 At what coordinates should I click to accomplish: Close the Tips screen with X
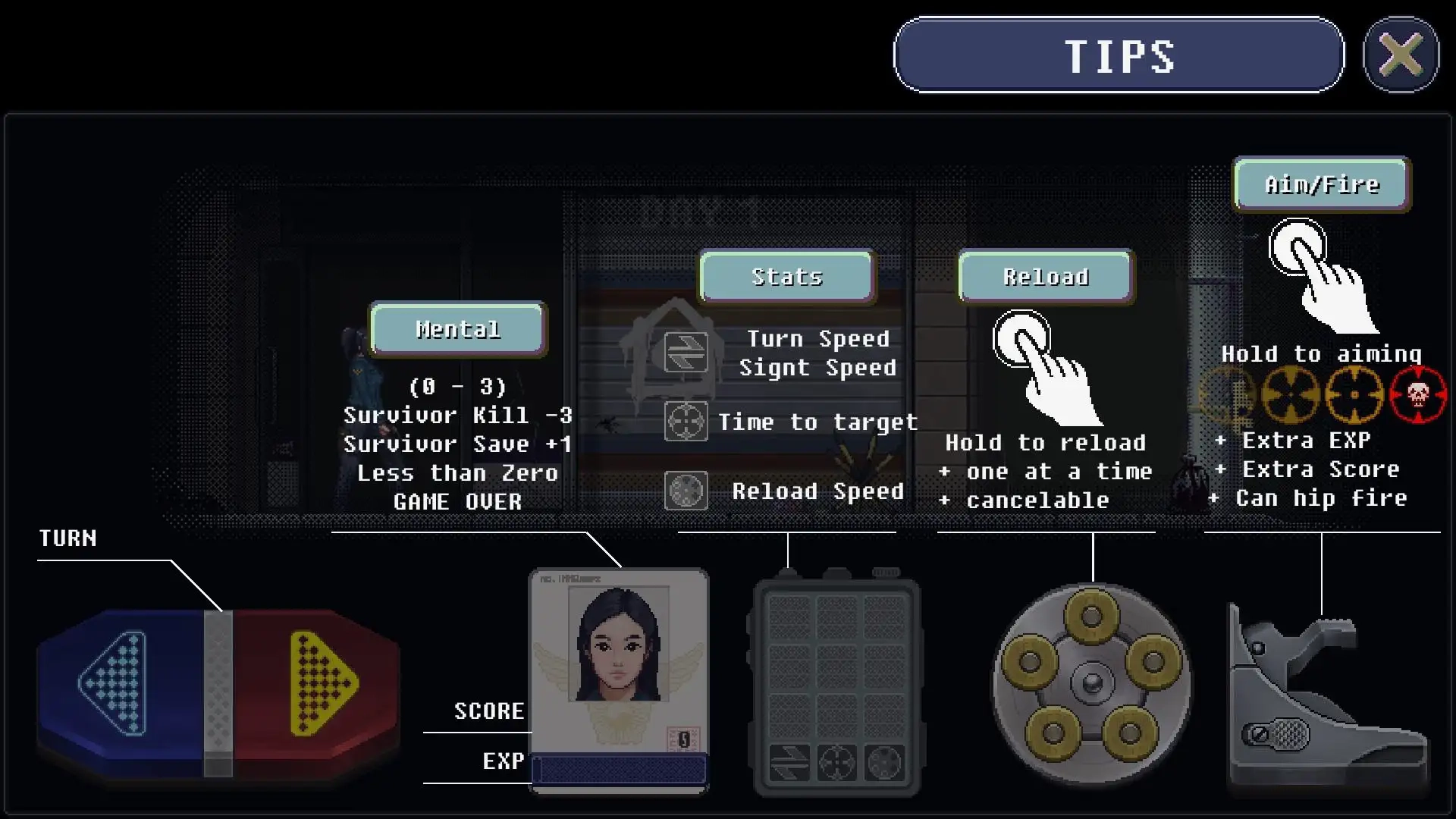pyautogui.click(x=1400, y=55)
